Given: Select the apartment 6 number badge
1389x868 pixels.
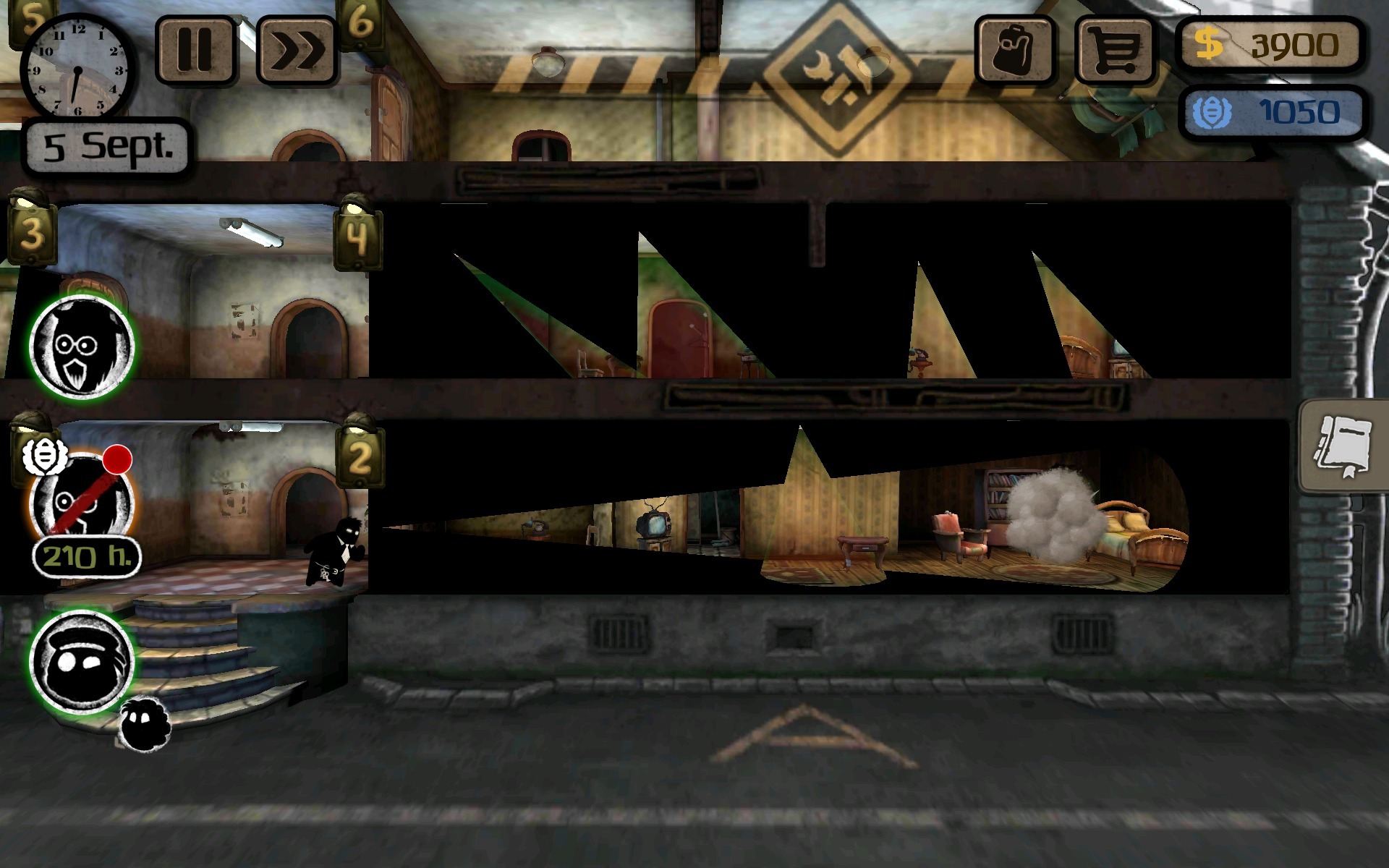Looking at the screenshot, I should point(360,23).
